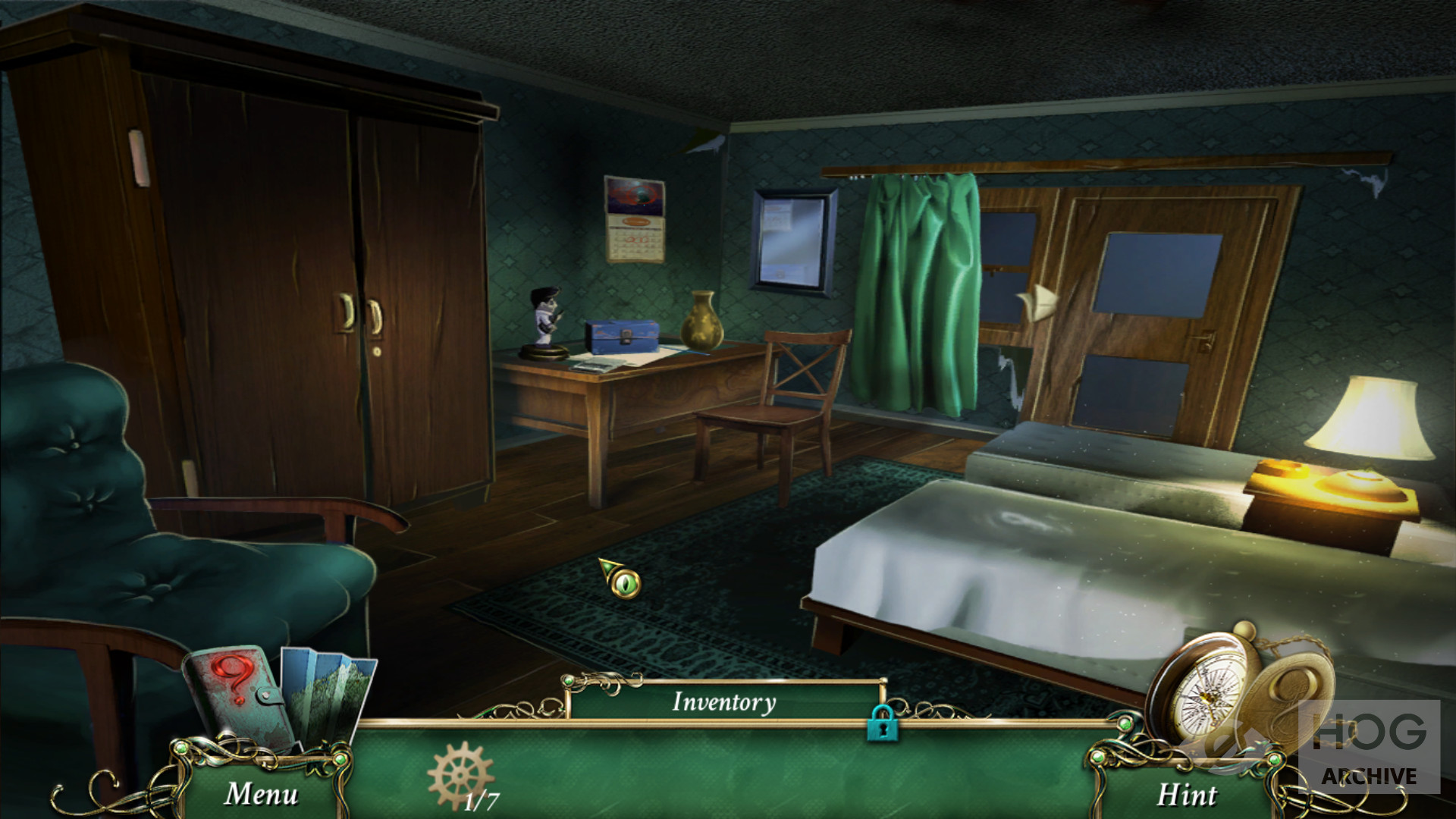Expand the Inventory panel tab
The width and height of the screenshot is (1456, 819).
coord(724,702)
